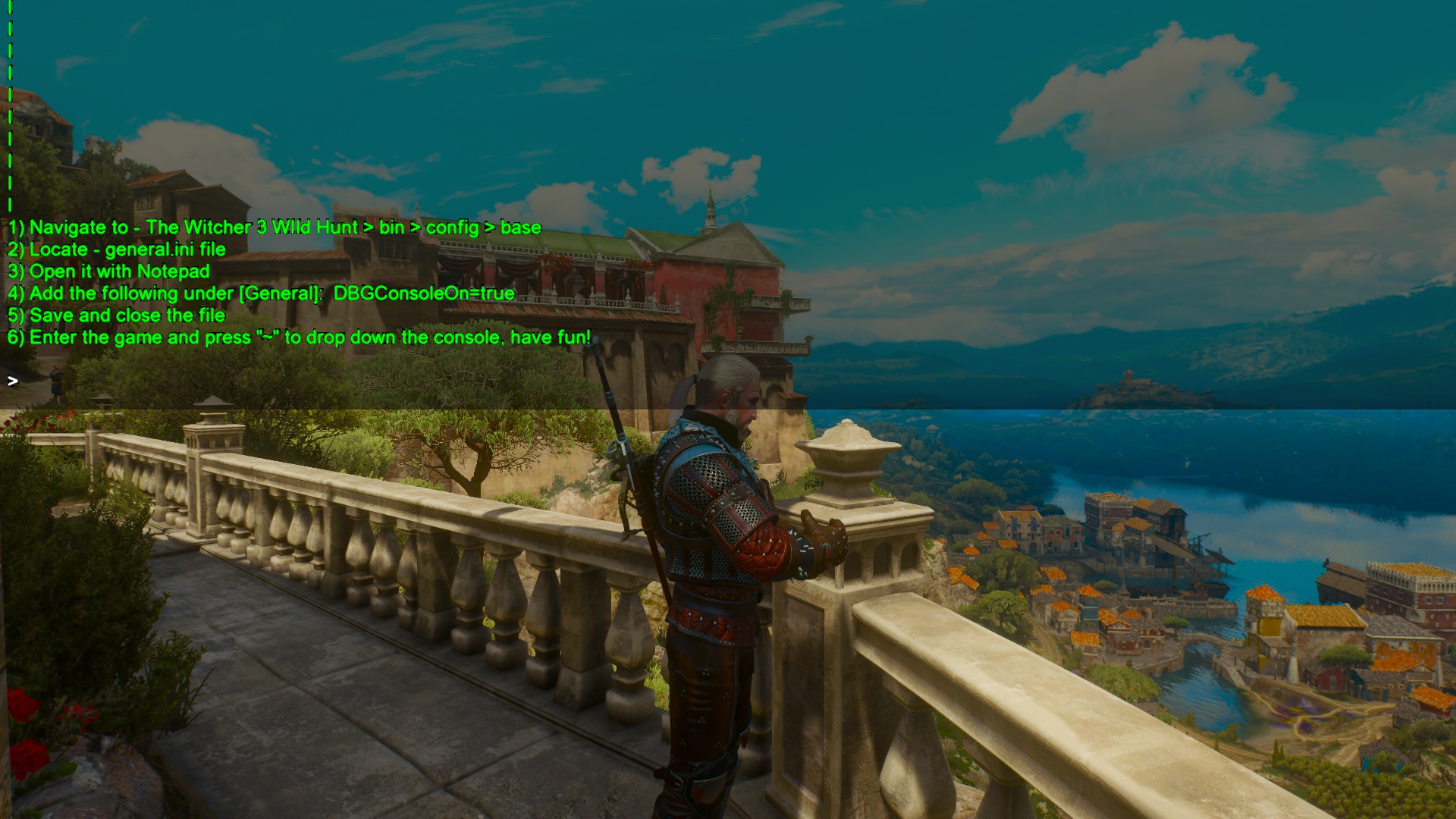Select instruction line 1 navigating to bin config base
Screen dimensions: 1456x819
tap(273, 227)
